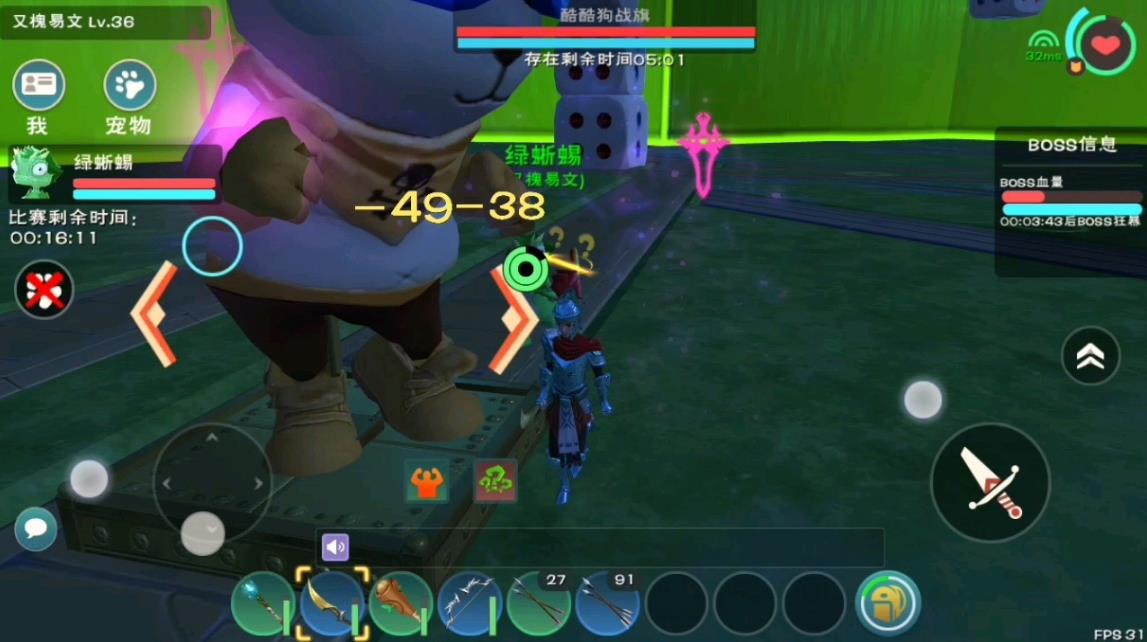Image resolution: width=1147 pixels, height=642 pixels.
Task: Click the green question marks status icon
Action: pos(495,482)
